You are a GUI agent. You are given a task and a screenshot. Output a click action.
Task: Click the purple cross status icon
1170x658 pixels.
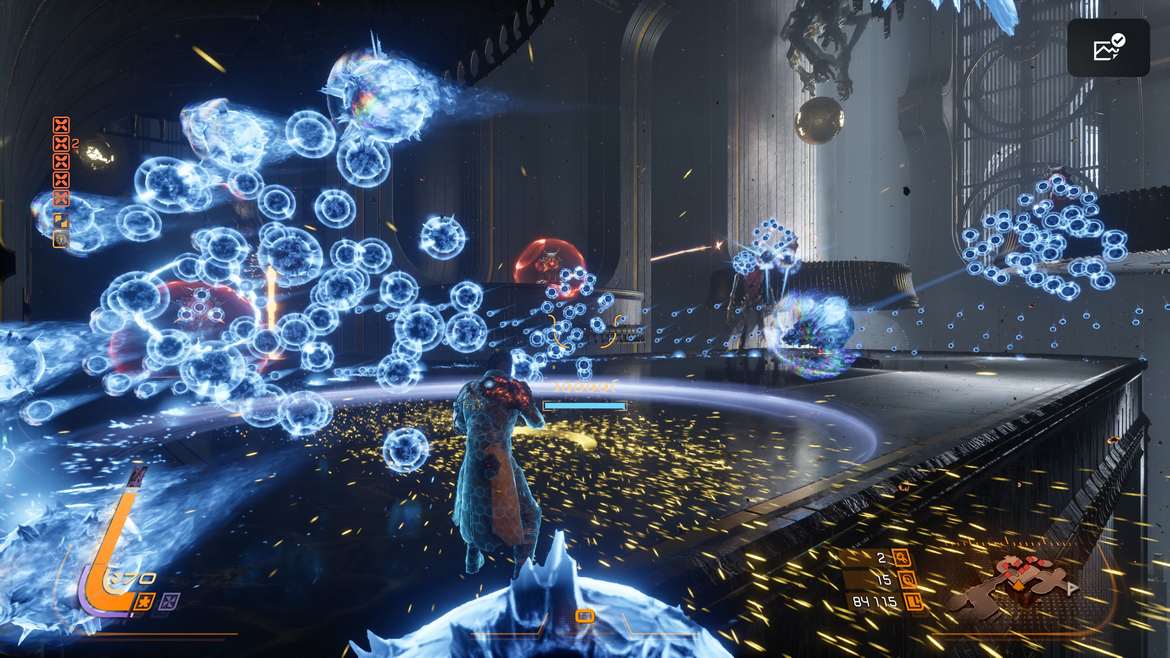click(170, 601)
